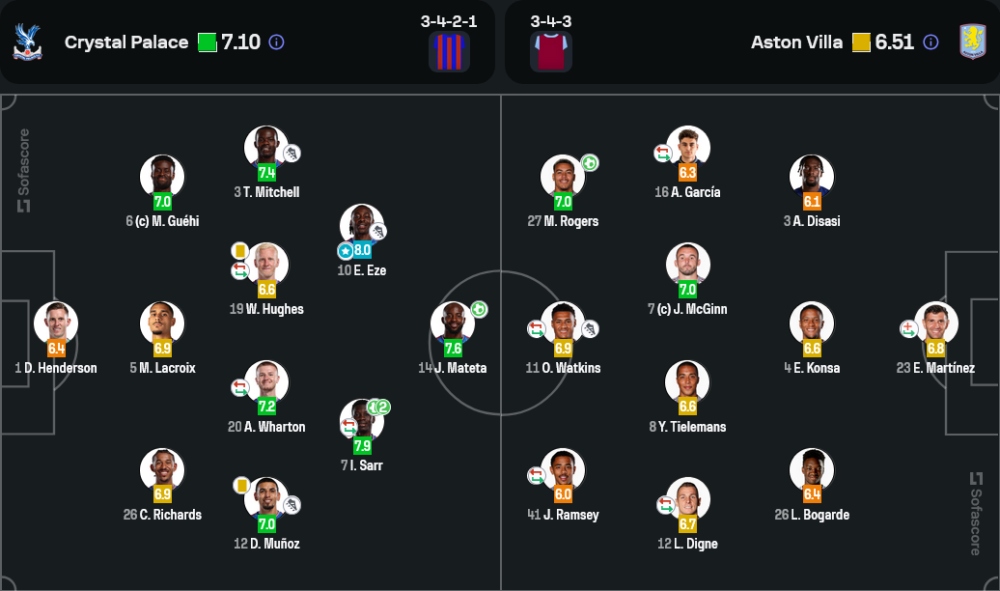Image resolution: width=1000 pixels, height=591 pixels.
Task: Click the Crystal Palace club crest
Action: tap(27, 42)
